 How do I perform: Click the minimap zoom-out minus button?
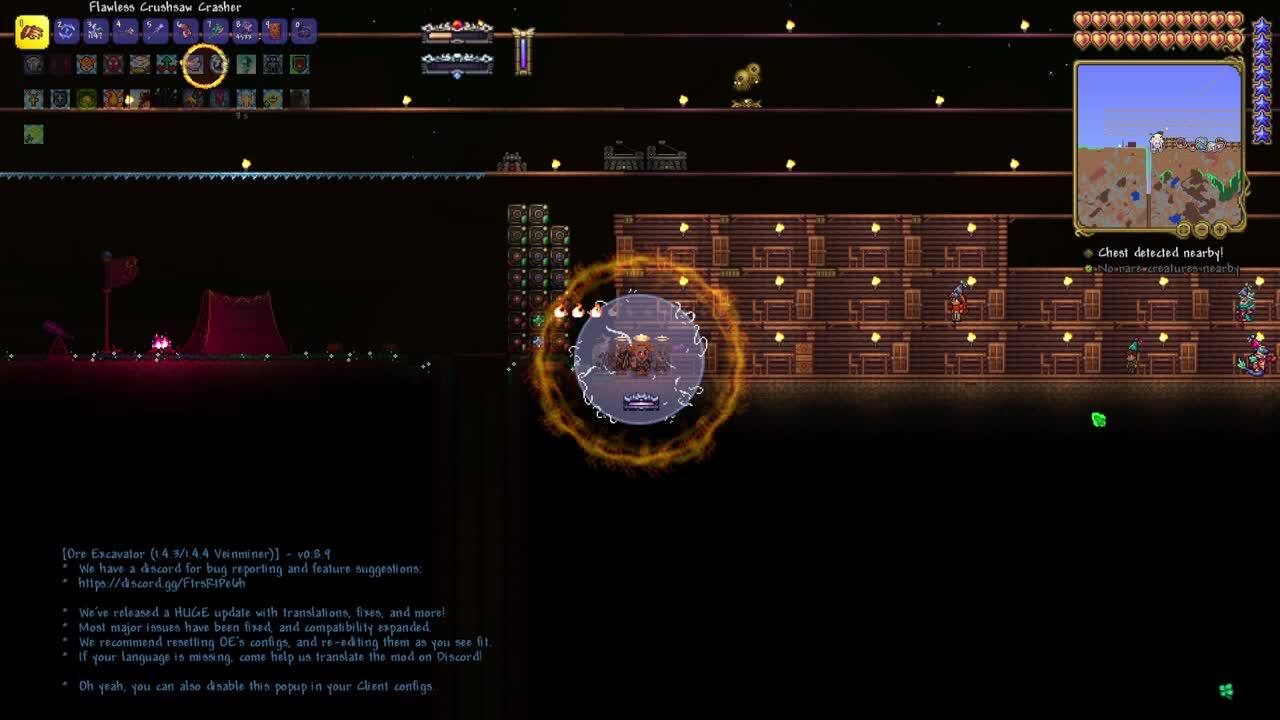pos(1201,230)
